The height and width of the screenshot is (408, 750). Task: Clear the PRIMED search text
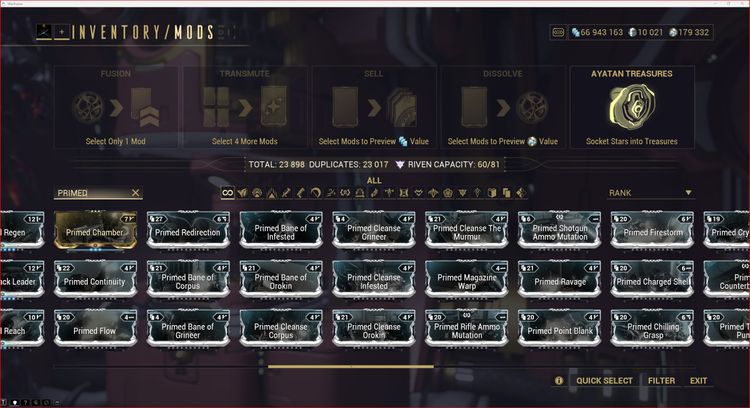coord(136,193)
